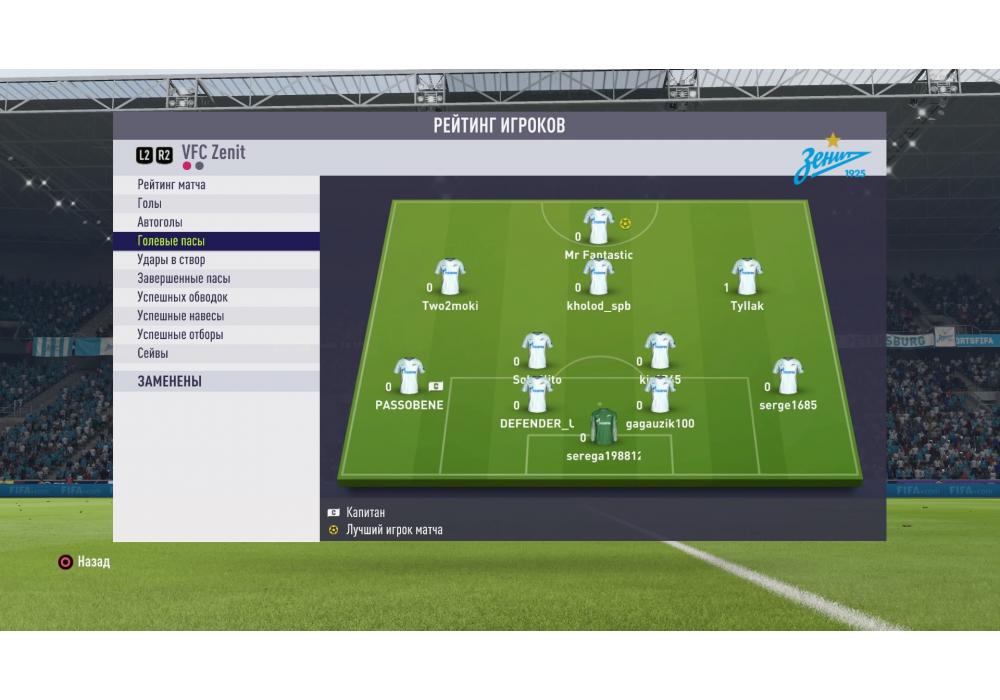The height and width of the screenshot is (700, 1000).
Task: Open the Успешные отборы stat
Action: [180, 335]
